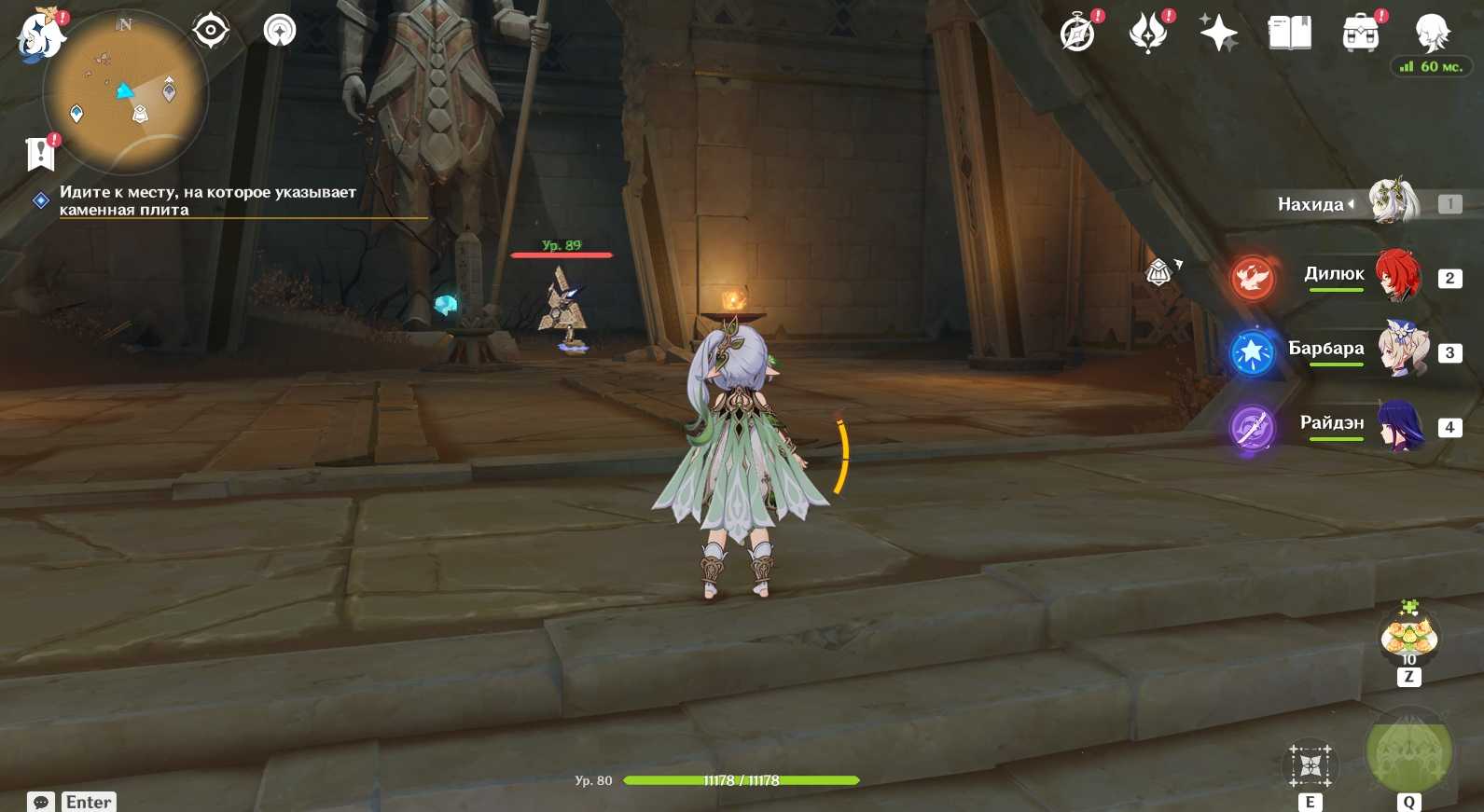The width and height of the screenshot is (1484, 812).
Task: Switch to party member Барбара
Action: (1402, 351)
